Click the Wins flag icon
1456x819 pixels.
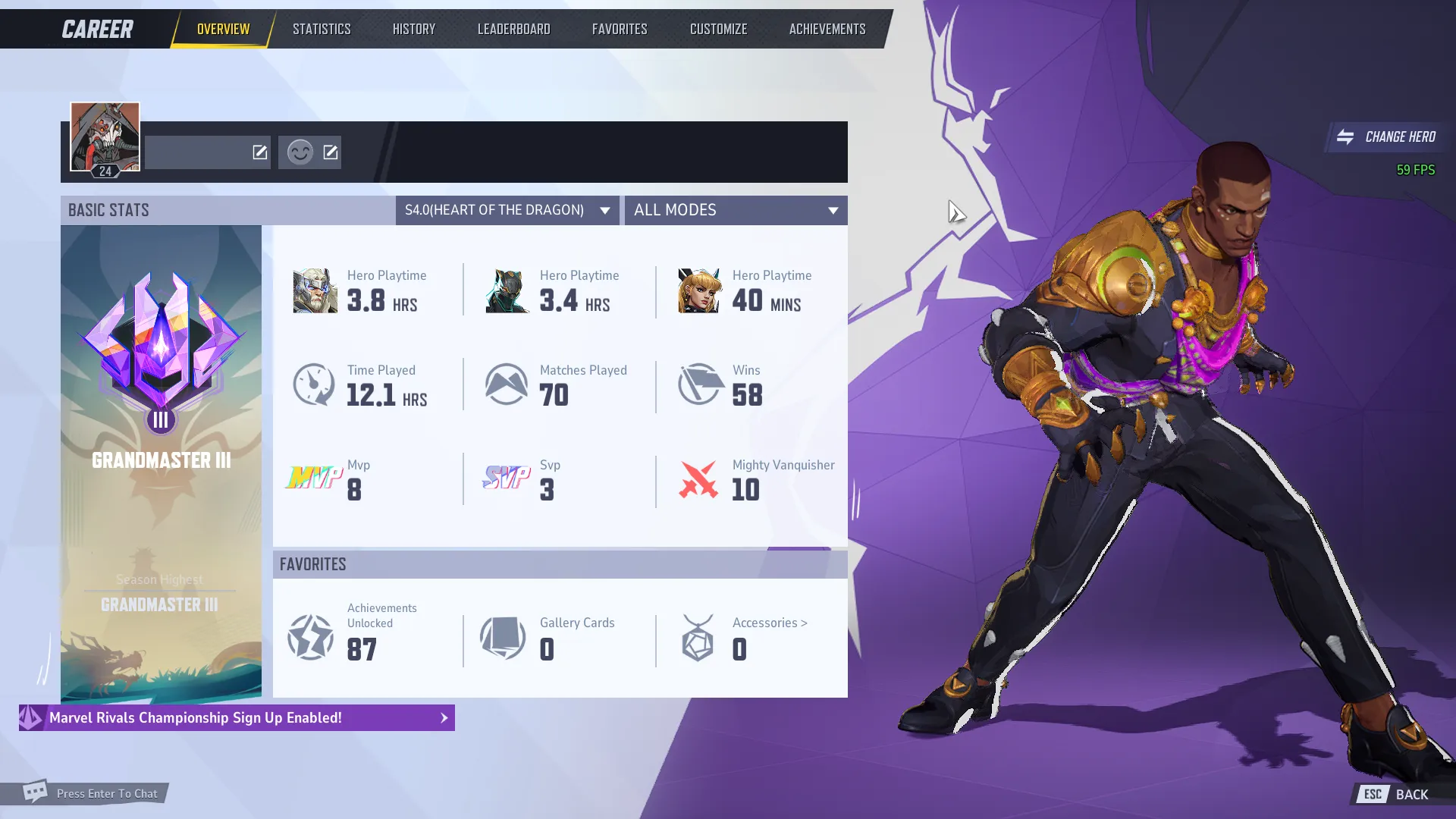[x=698, y=384]
